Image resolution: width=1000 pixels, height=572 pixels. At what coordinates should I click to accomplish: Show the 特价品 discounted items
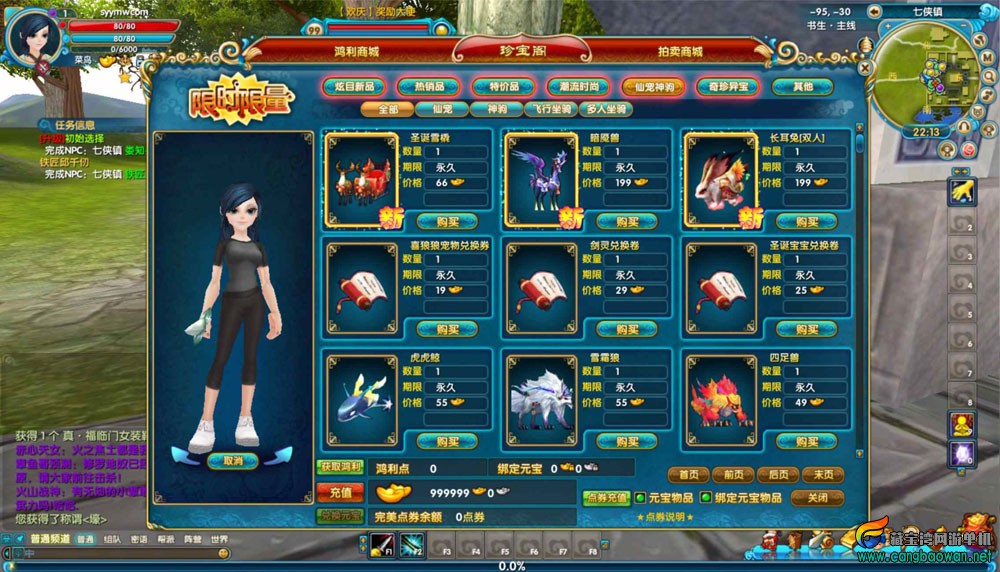tap(505, 87)
